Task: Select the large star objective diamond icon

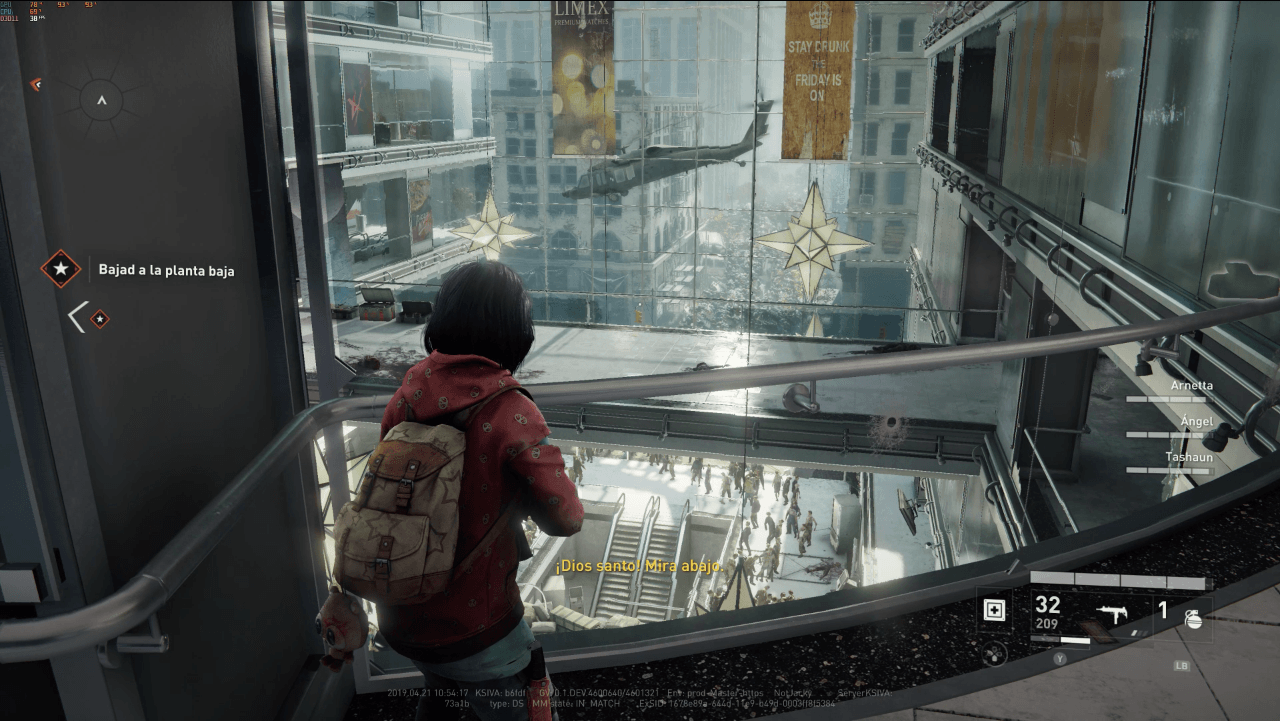Action: click(61, 269)
